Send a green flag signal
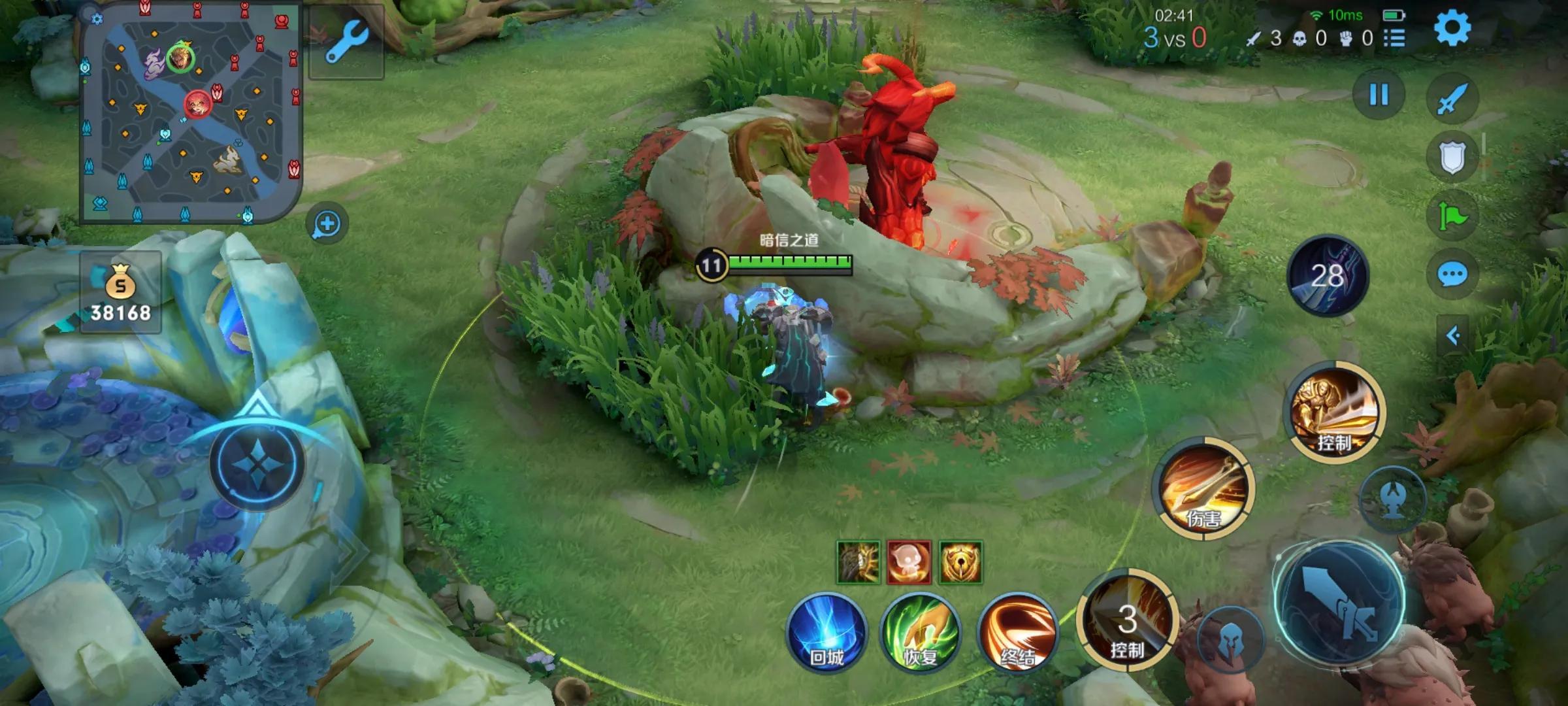Screen dimensions: 1568x706 click(1452, 216)
